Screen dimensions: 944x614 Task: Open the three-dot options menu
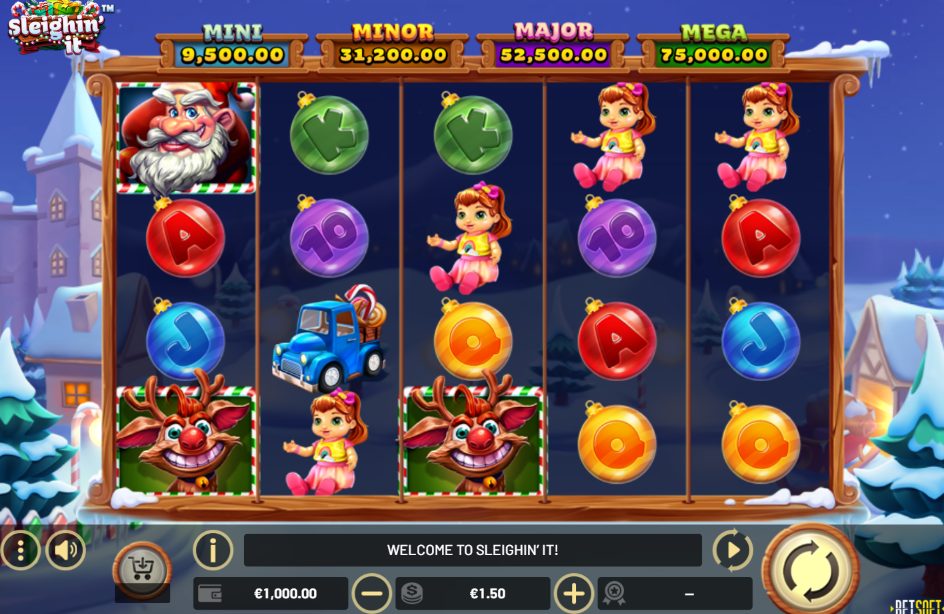click(19, 550)
